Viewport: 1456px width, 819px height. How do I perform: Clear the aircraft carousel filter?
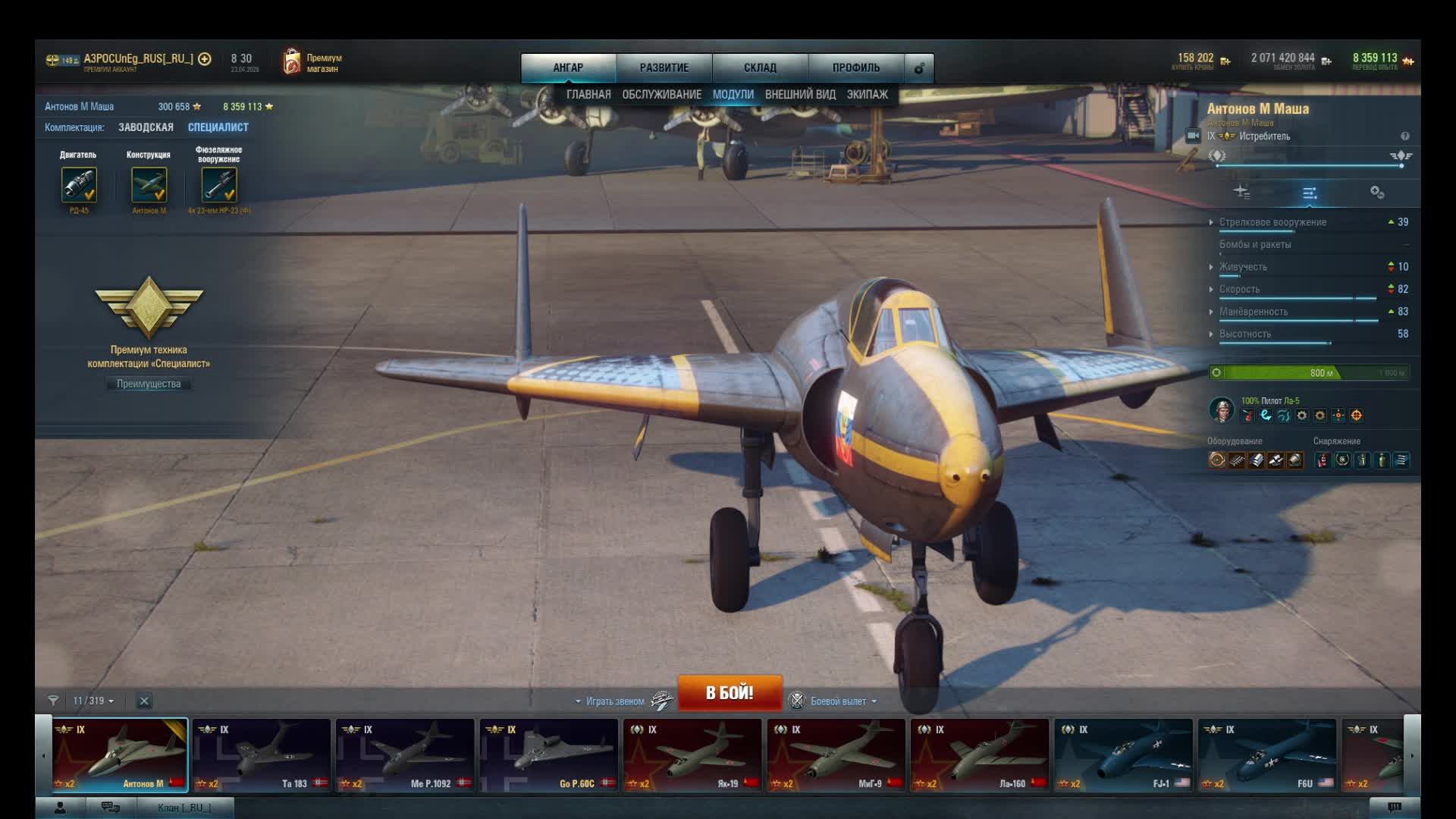coord(144,701)
